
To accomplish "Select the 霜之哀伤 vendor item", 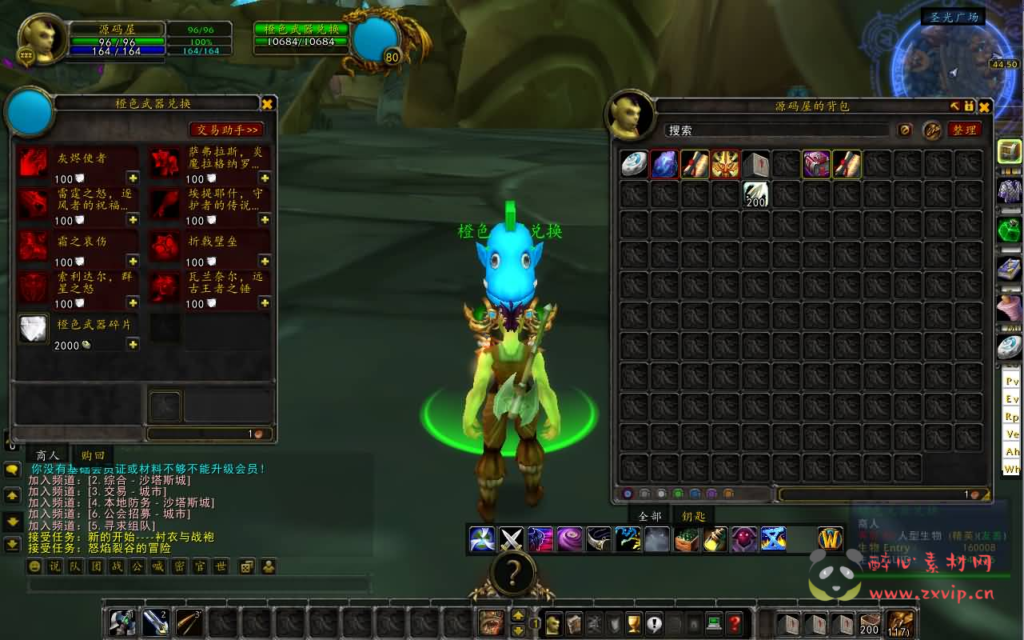I will tap(34, 245).
